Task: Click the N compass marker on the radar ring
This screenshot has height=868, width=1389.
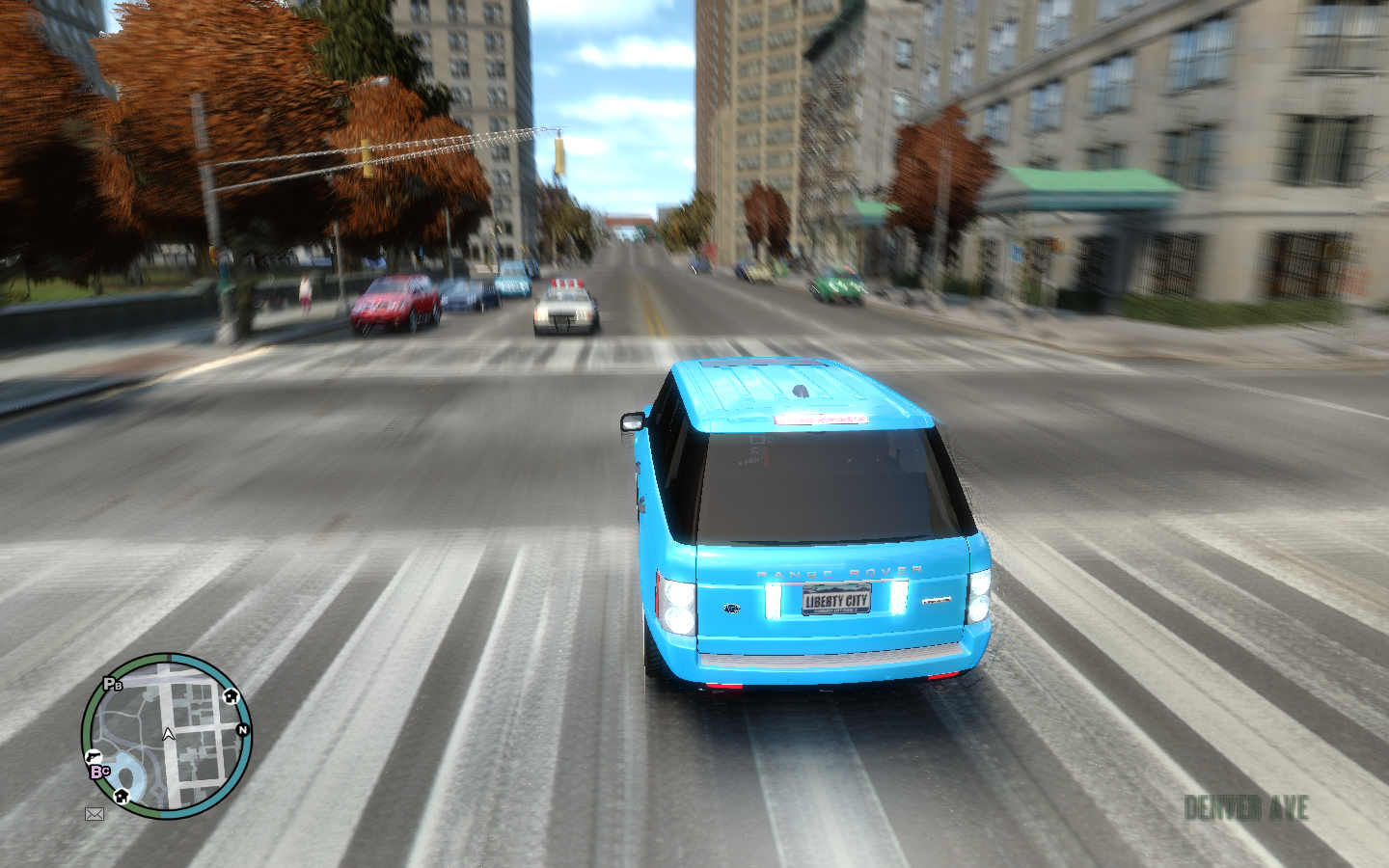Action: (243, 730)
